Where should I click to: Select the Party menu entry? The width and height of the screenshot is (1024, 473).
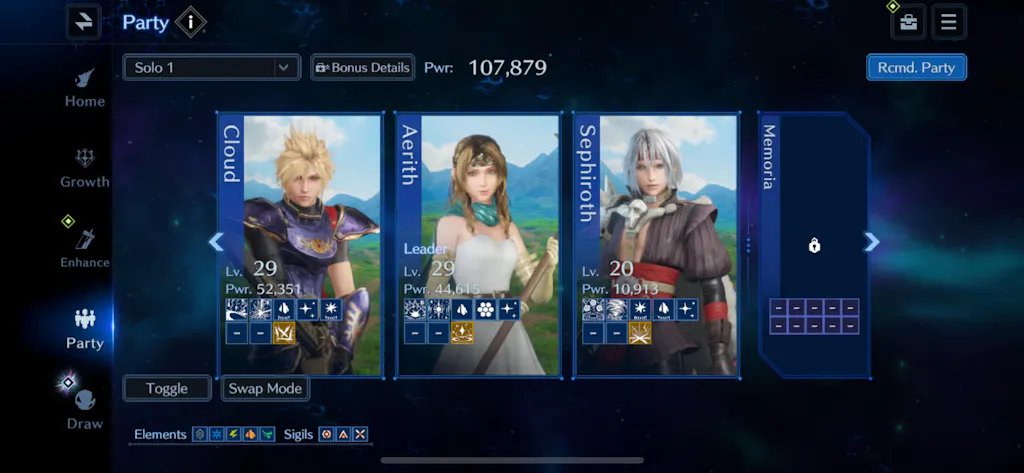[85, 329]
